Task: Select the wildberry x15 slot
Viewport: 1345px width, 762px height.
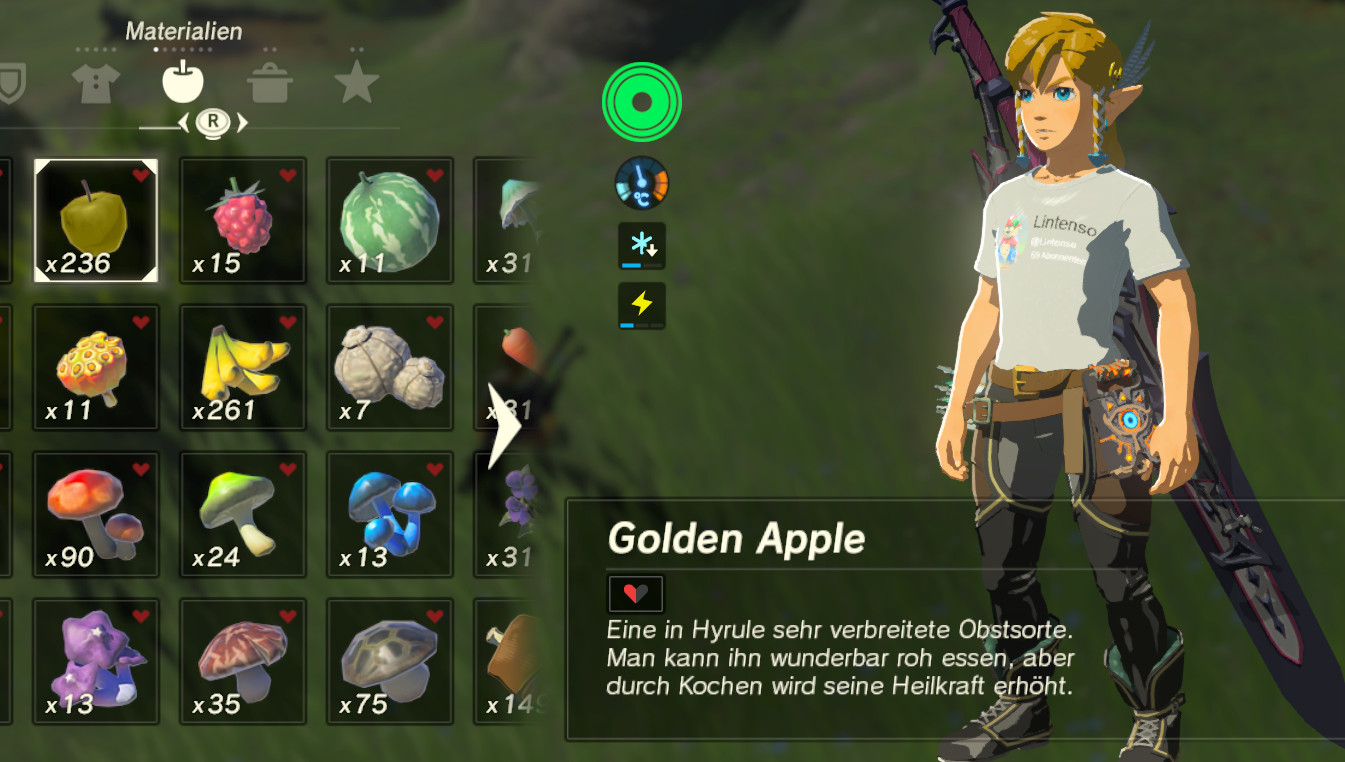Action: click(242, 218)
